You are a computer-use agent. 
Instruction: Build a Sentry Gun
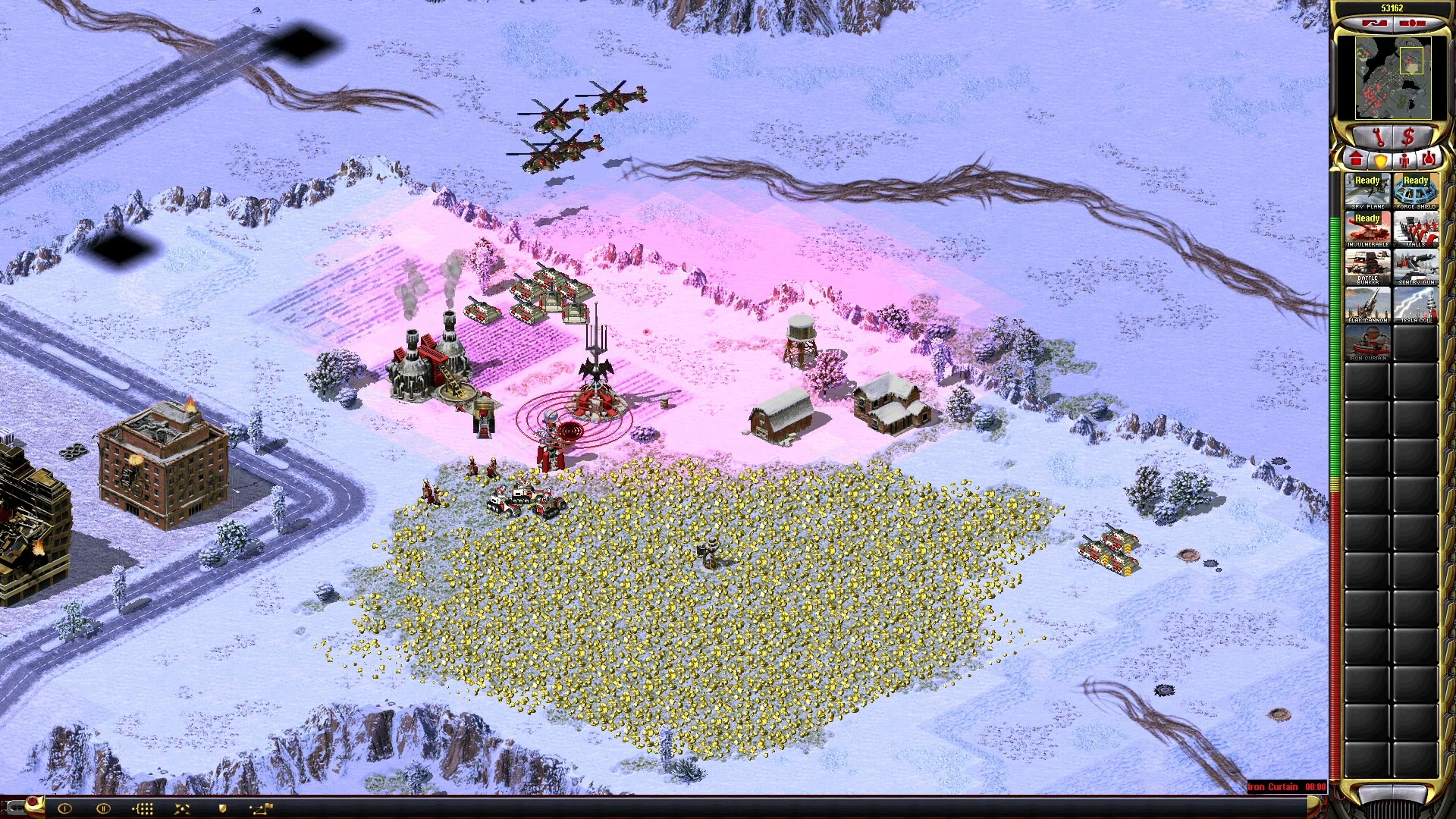point(1416,266)
